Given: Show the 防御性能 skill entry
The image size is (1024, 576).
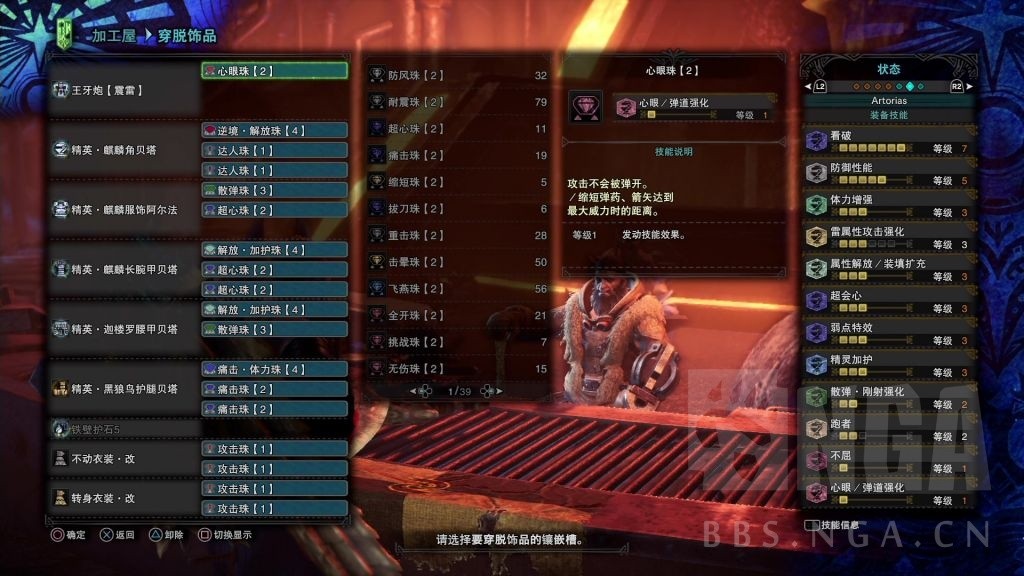Looking at the screenshot, I should pos(889,173).
